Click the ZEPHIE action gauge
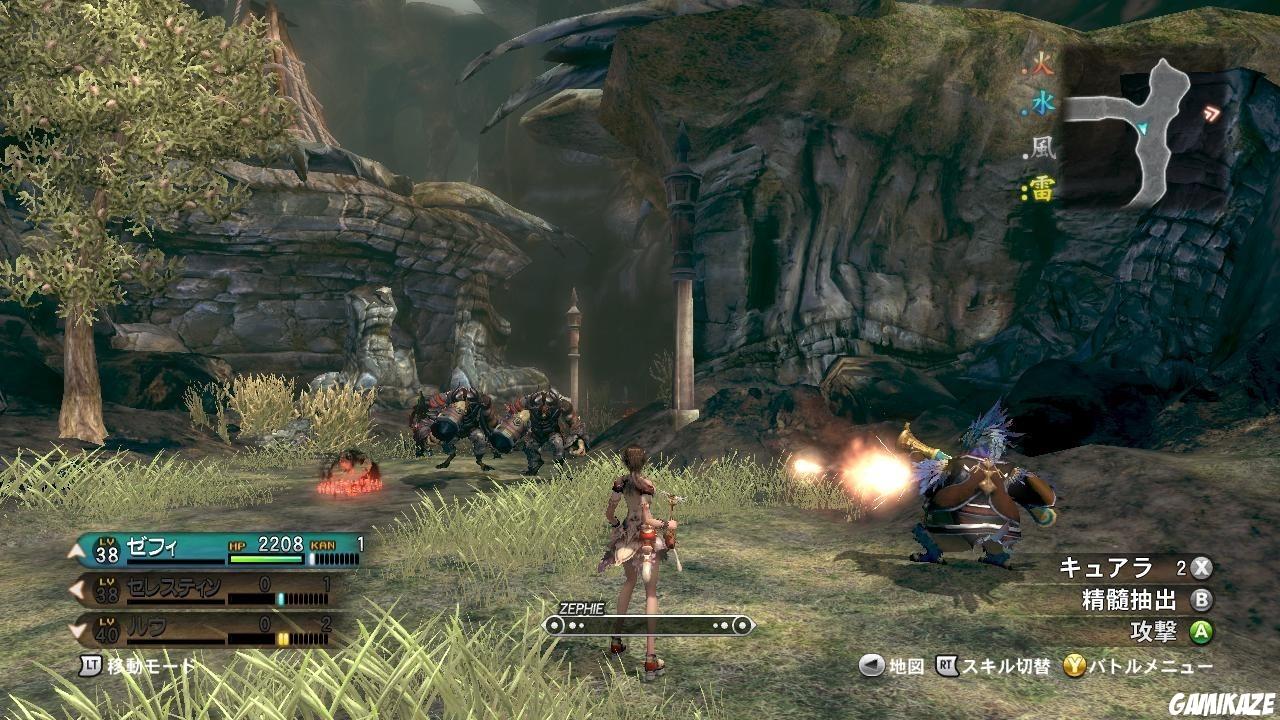Screen dimensions: 1280x720 (647, 625)
